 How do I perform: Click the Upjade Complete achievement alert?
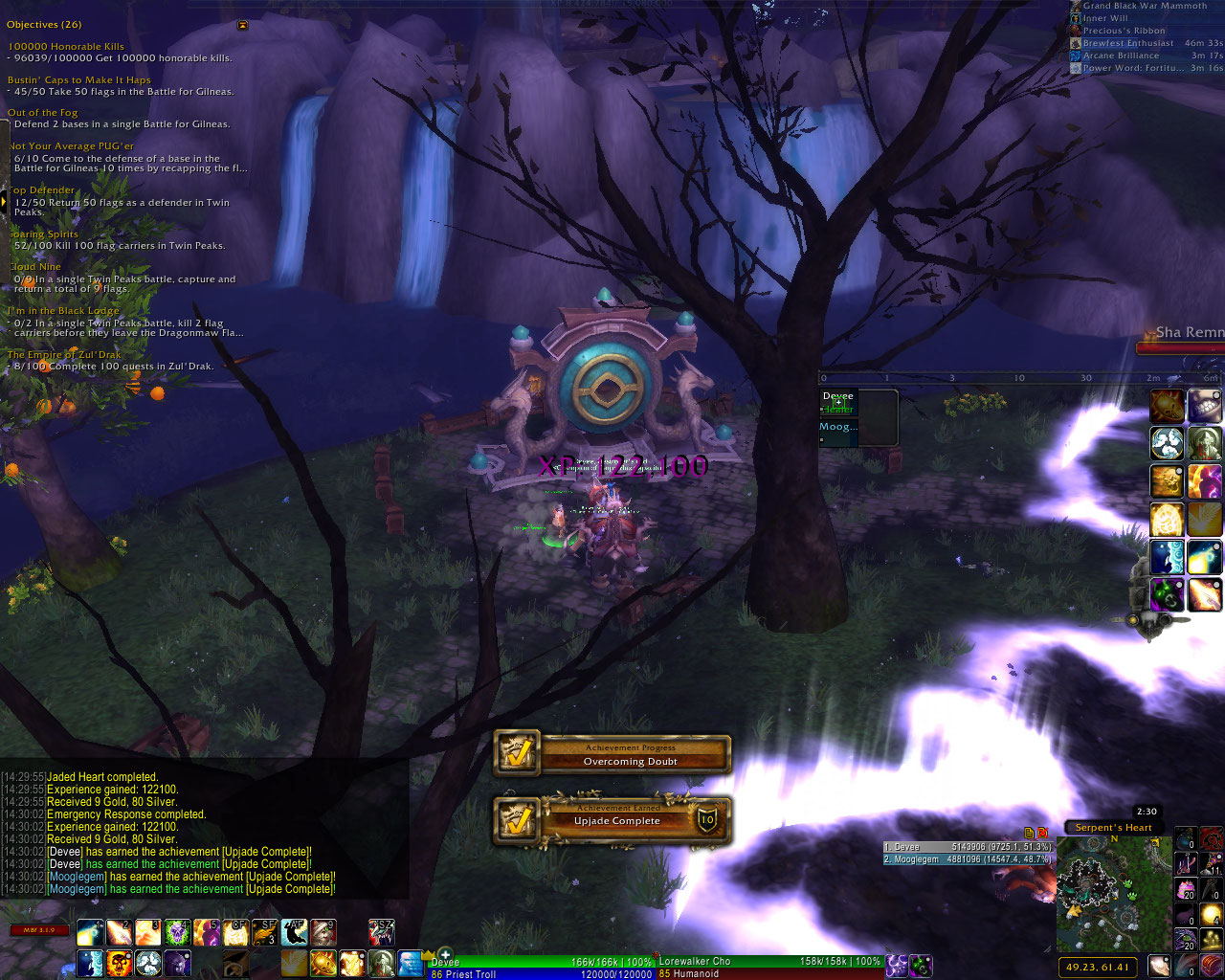612,820
